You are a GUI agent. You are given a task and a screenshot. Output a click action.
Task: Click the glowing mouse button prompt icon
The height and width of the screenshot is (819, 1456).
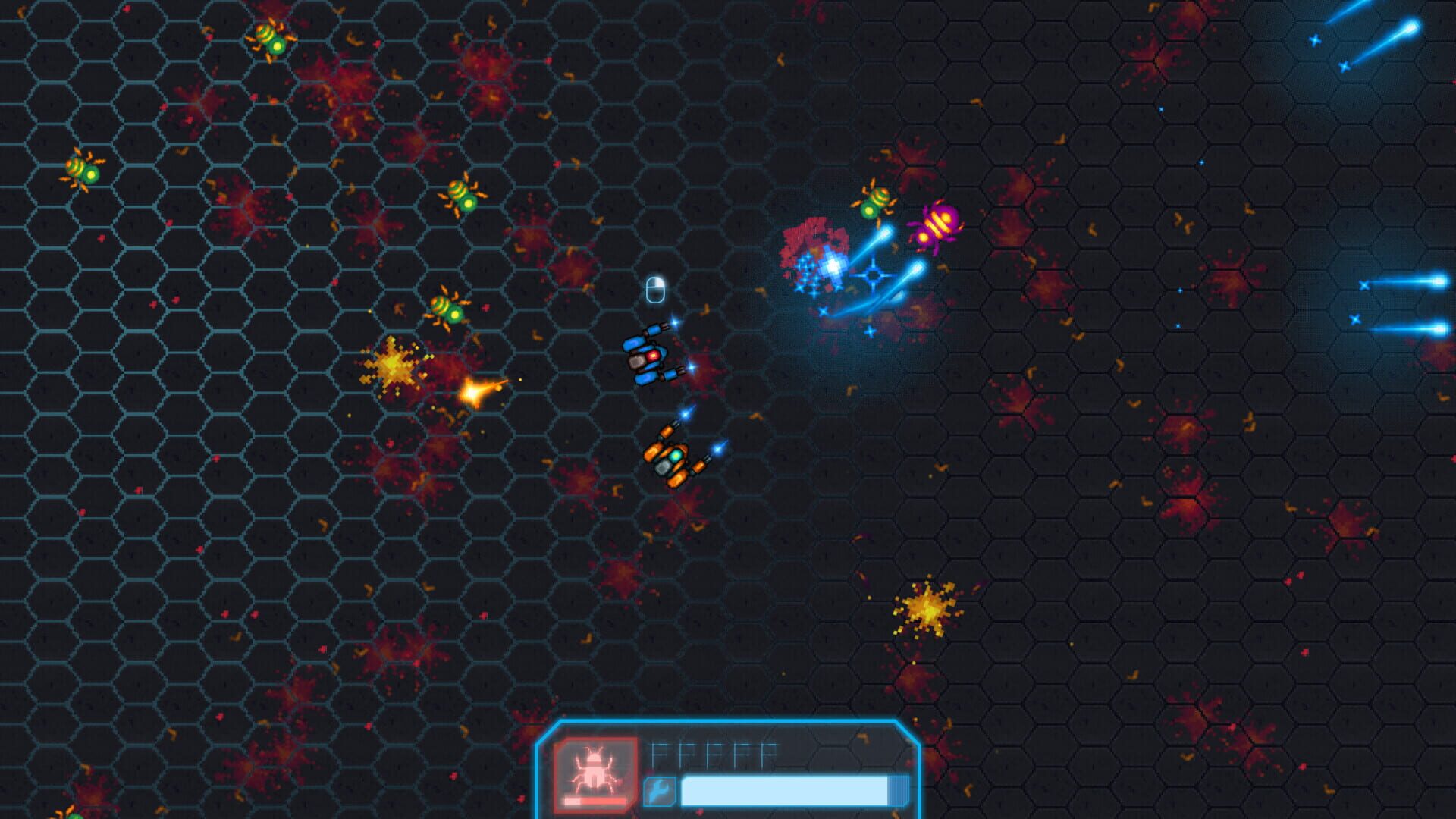point(654,290)
